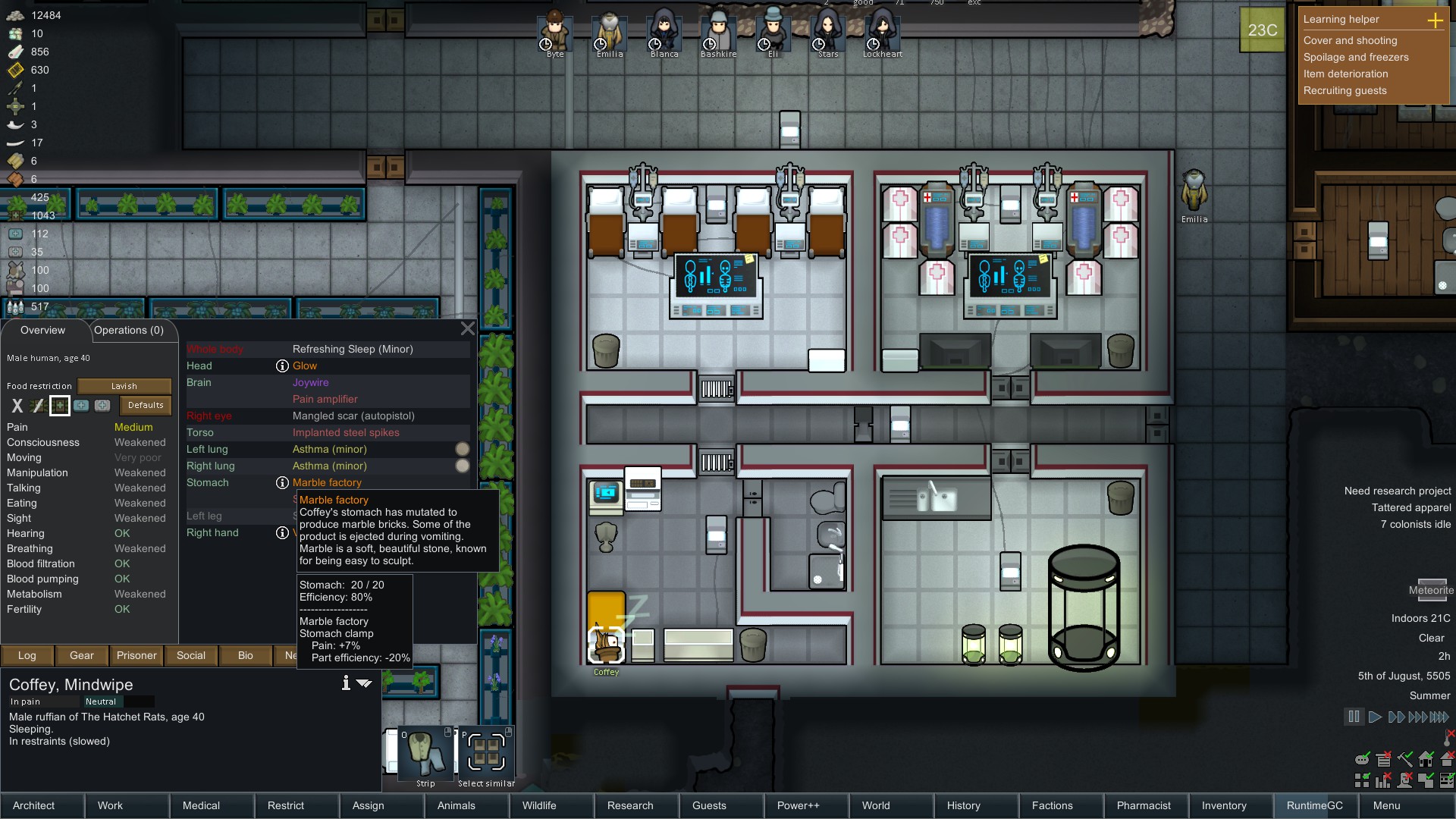Click the X food restriction icon
Image resolution: width=1456 pixels, height=819 pixels.
pyautogui.click(x=17, y=406)
